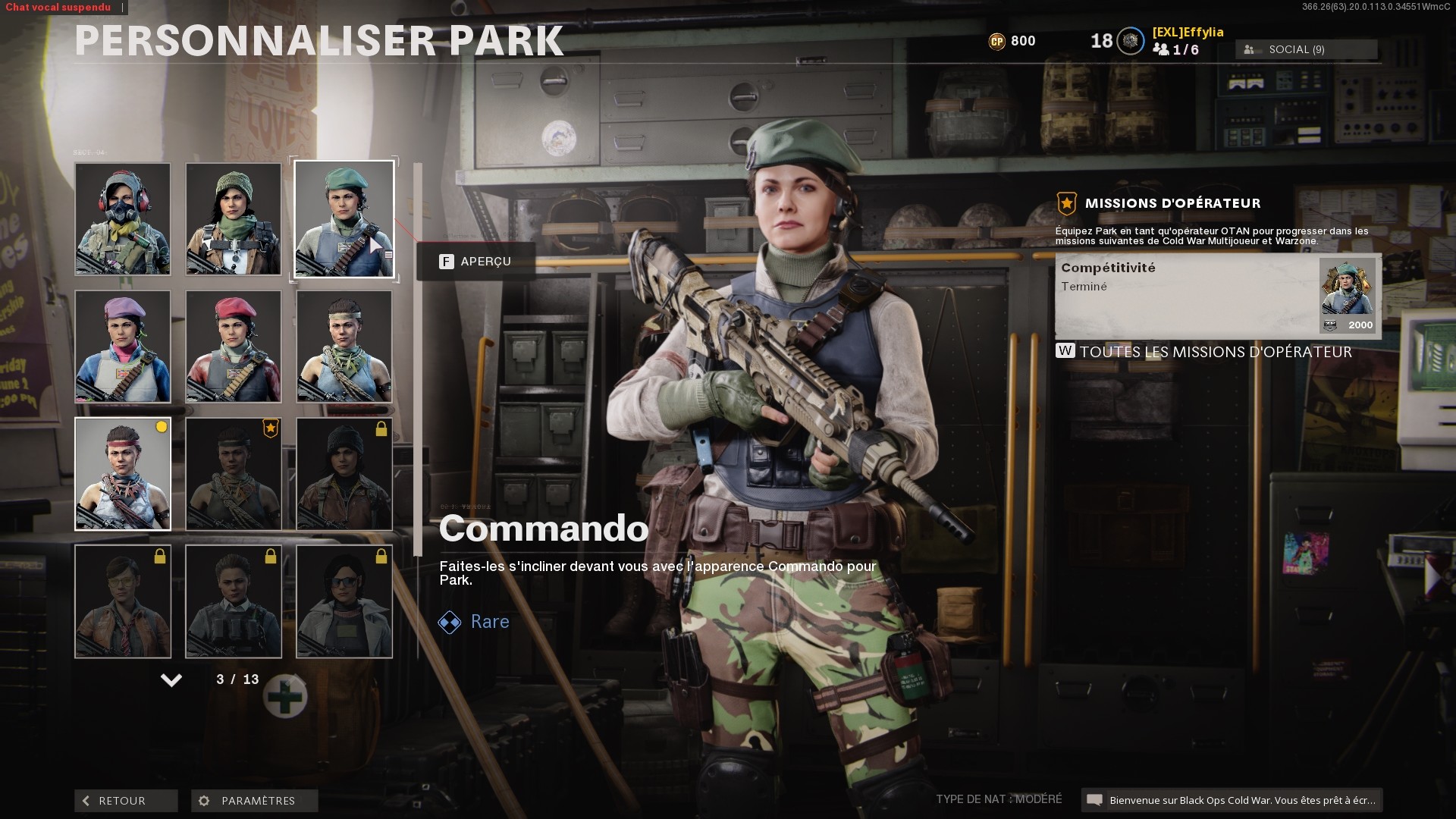This screenshot has height=819, width=1456.
Task: Select the Compétitivité mission card
Action: [1213, 296]
